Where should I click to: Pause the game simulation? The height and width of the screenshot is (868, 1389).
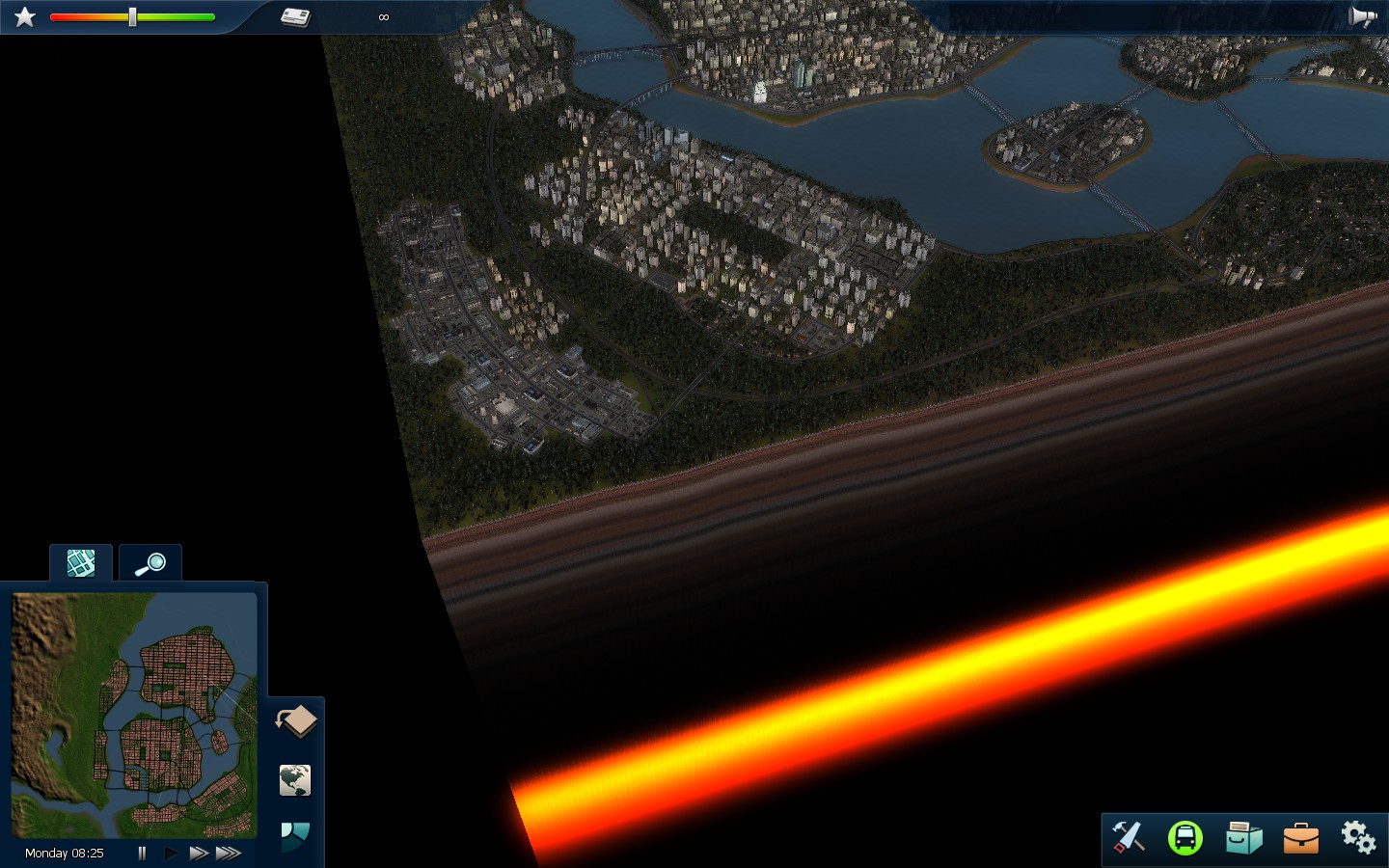point(142,853)
